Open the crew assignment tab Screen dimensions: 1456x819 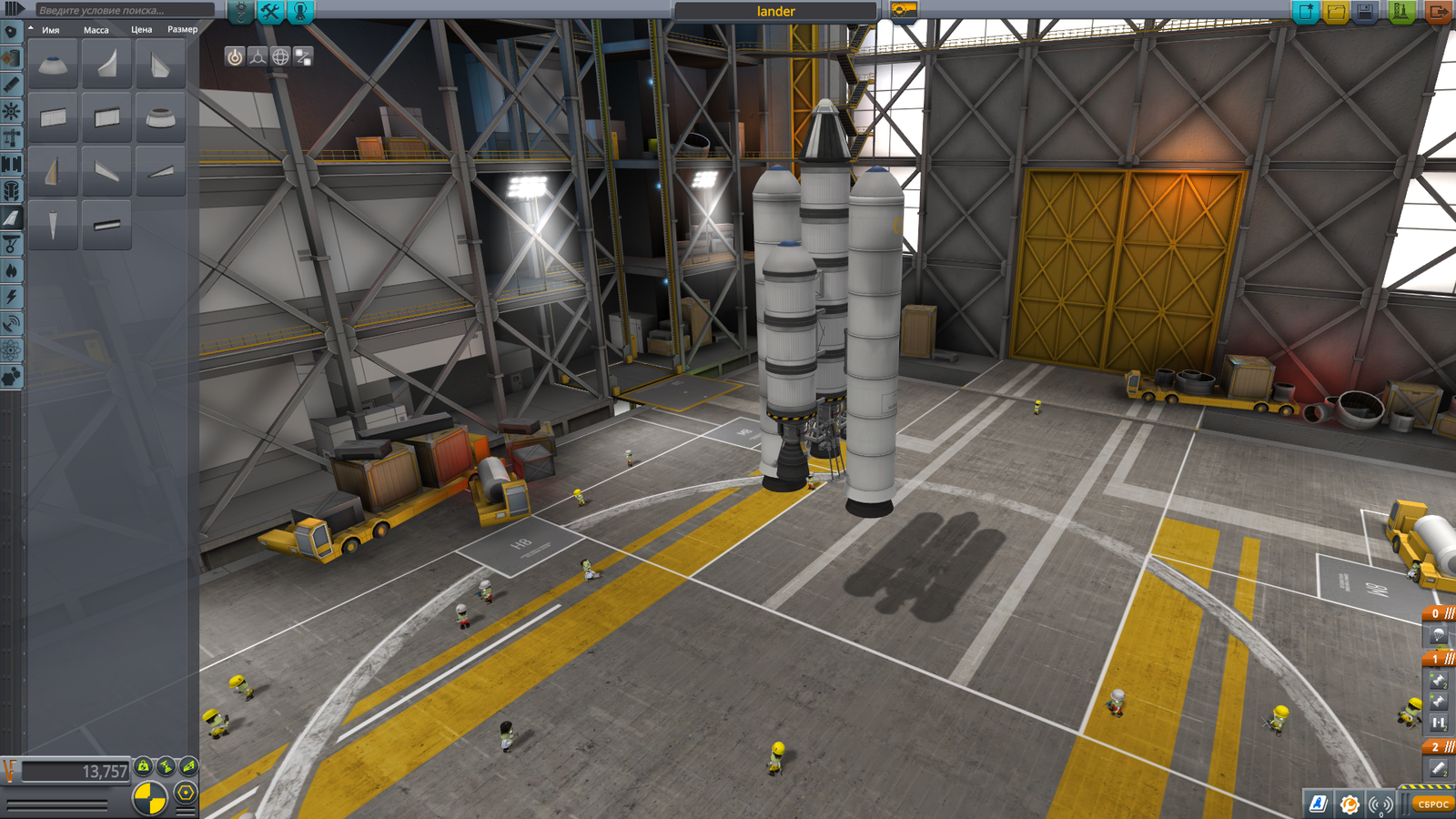[300, 11]
